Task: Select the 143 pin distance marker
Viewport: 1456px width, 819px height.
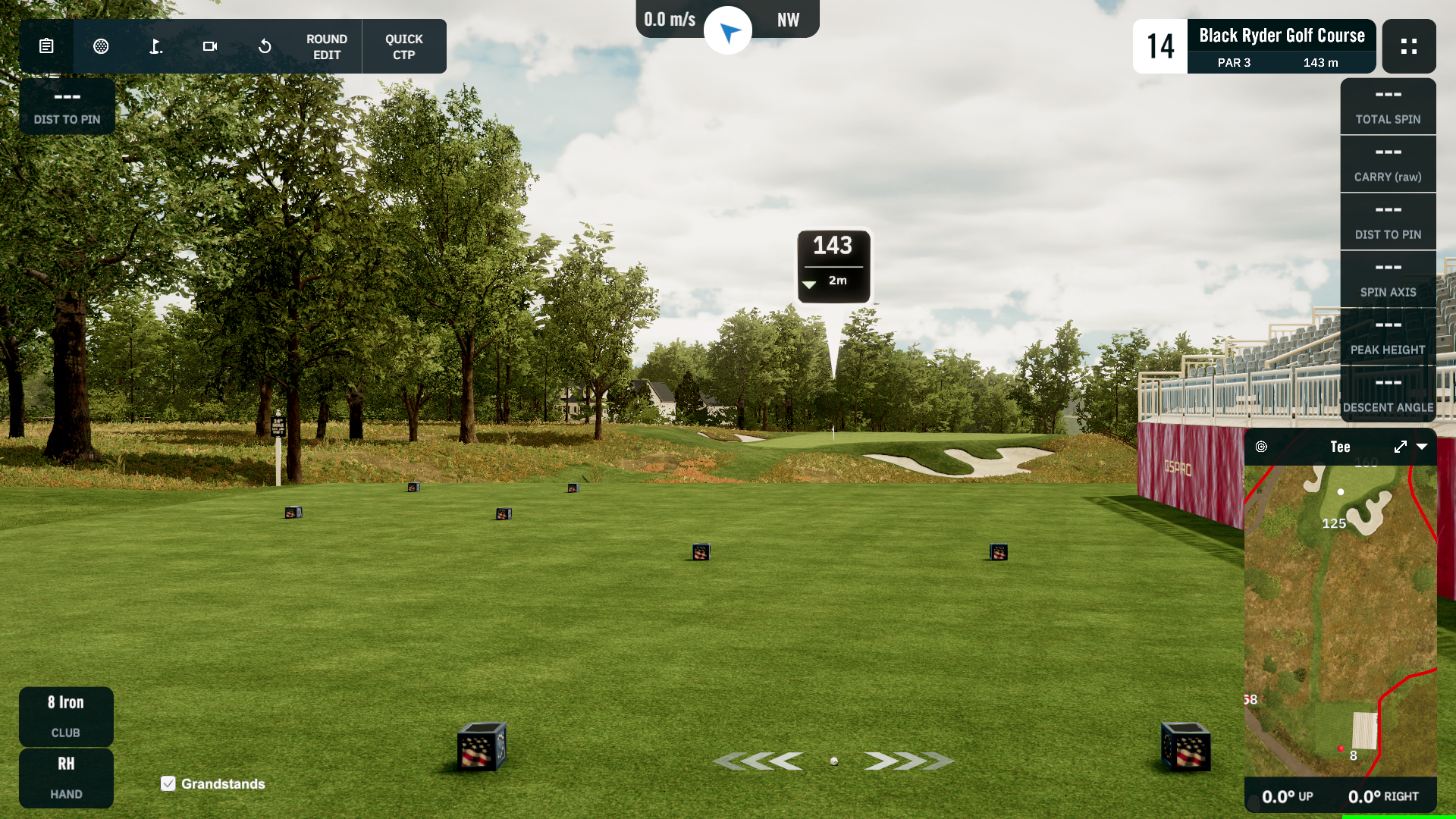Action: pos(833,265)
